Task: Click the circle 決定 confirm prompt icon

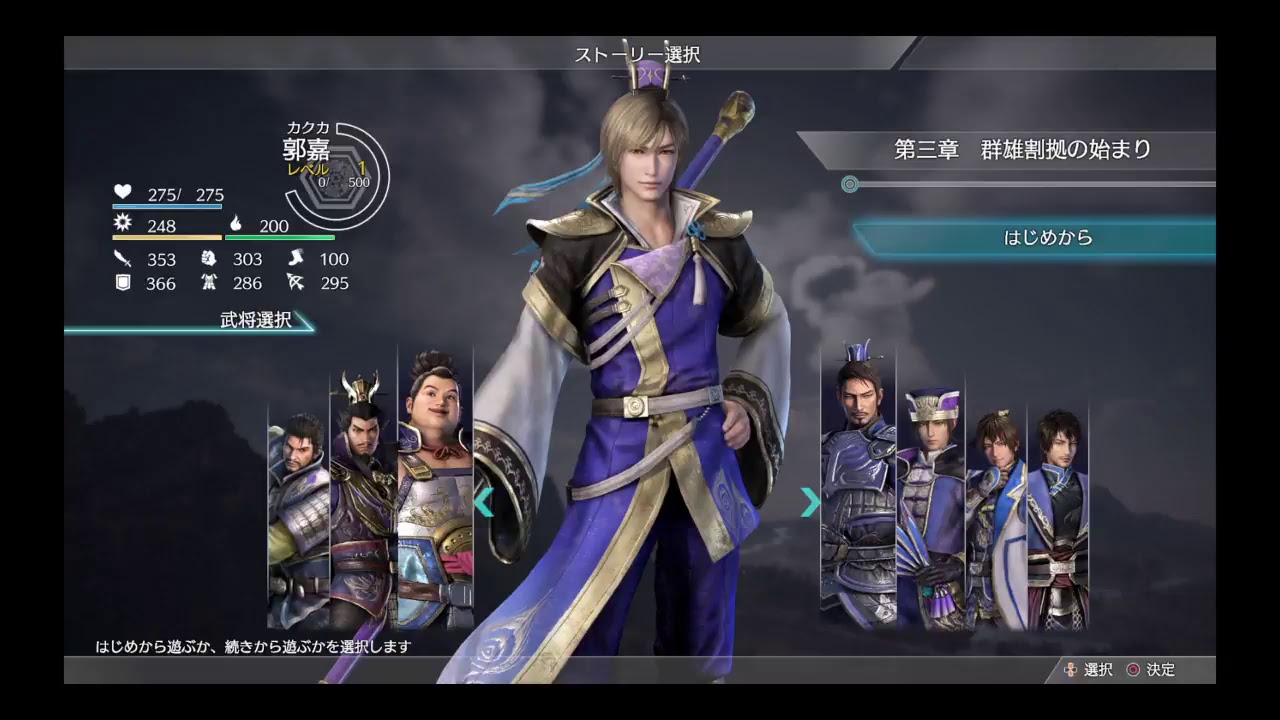Action: 1131,670
